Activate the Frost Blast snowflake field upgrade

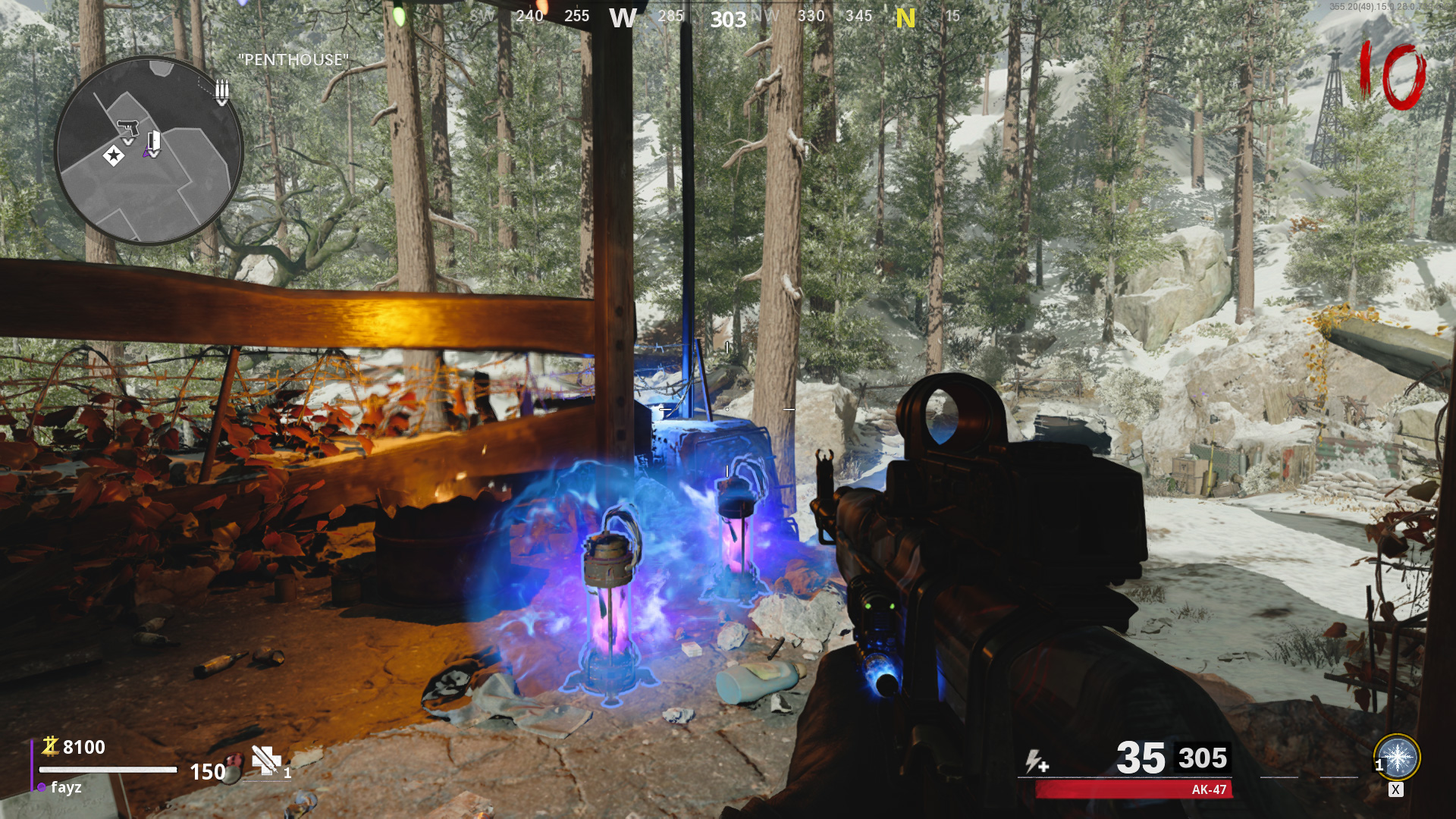[1397, 757]
